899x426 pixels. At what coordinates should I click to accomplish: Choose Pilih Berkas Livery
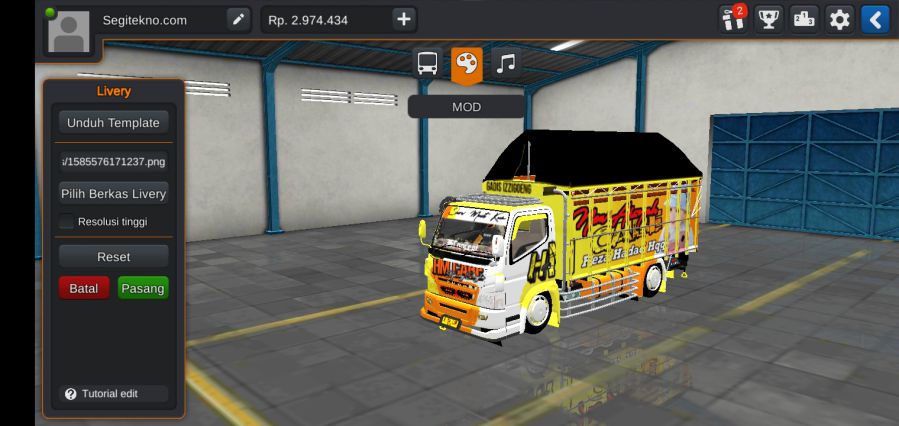point(113,194)
